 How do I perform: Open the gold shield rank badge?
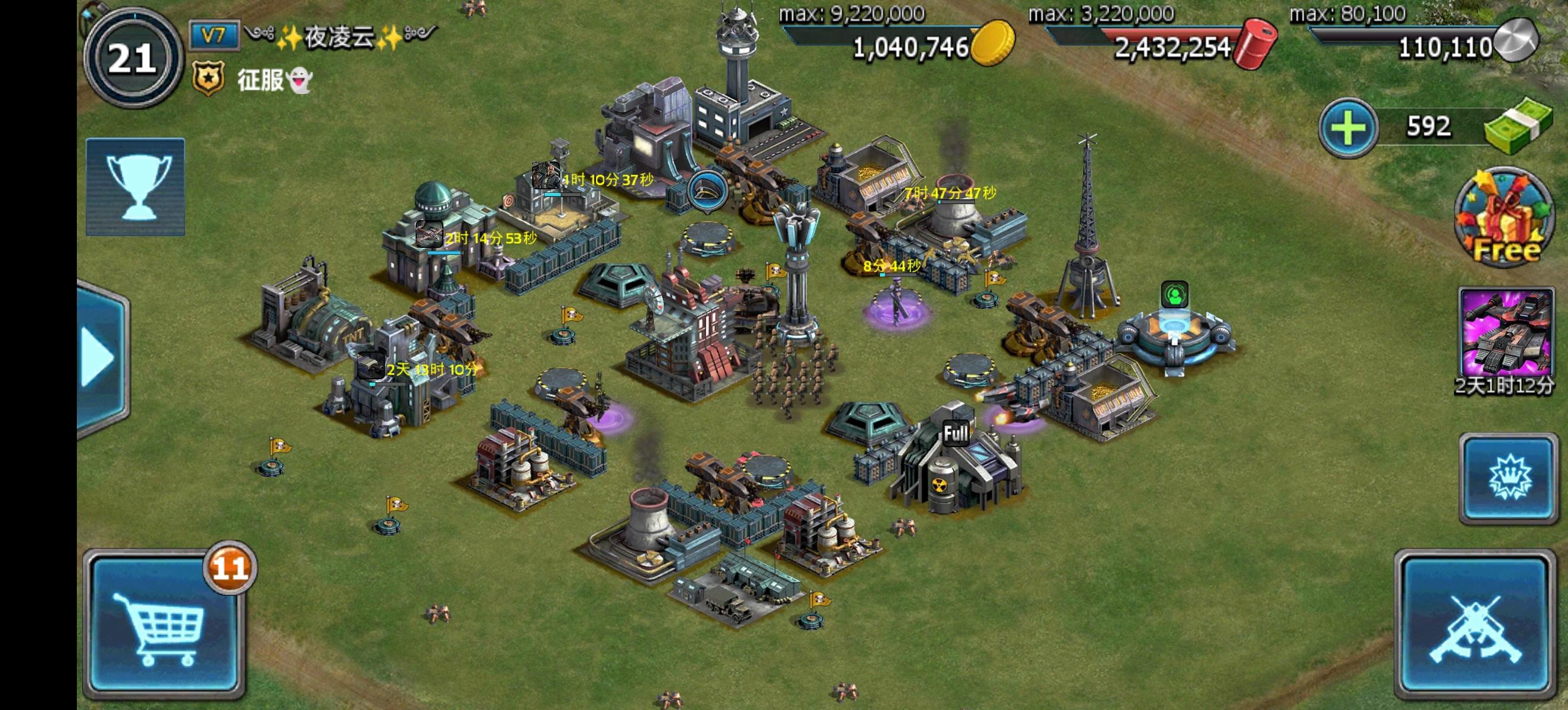208,79
